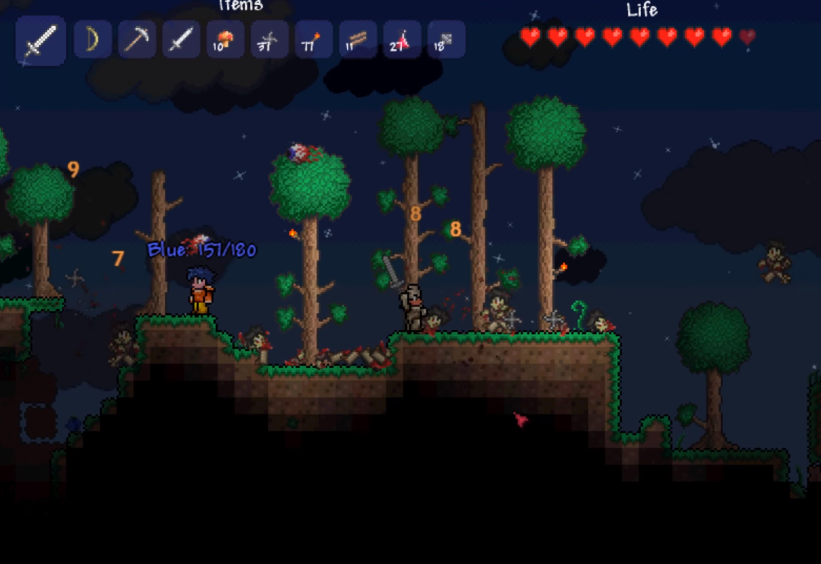Use the red potion stack of 27
821x564 pixels.
(401, 40)
